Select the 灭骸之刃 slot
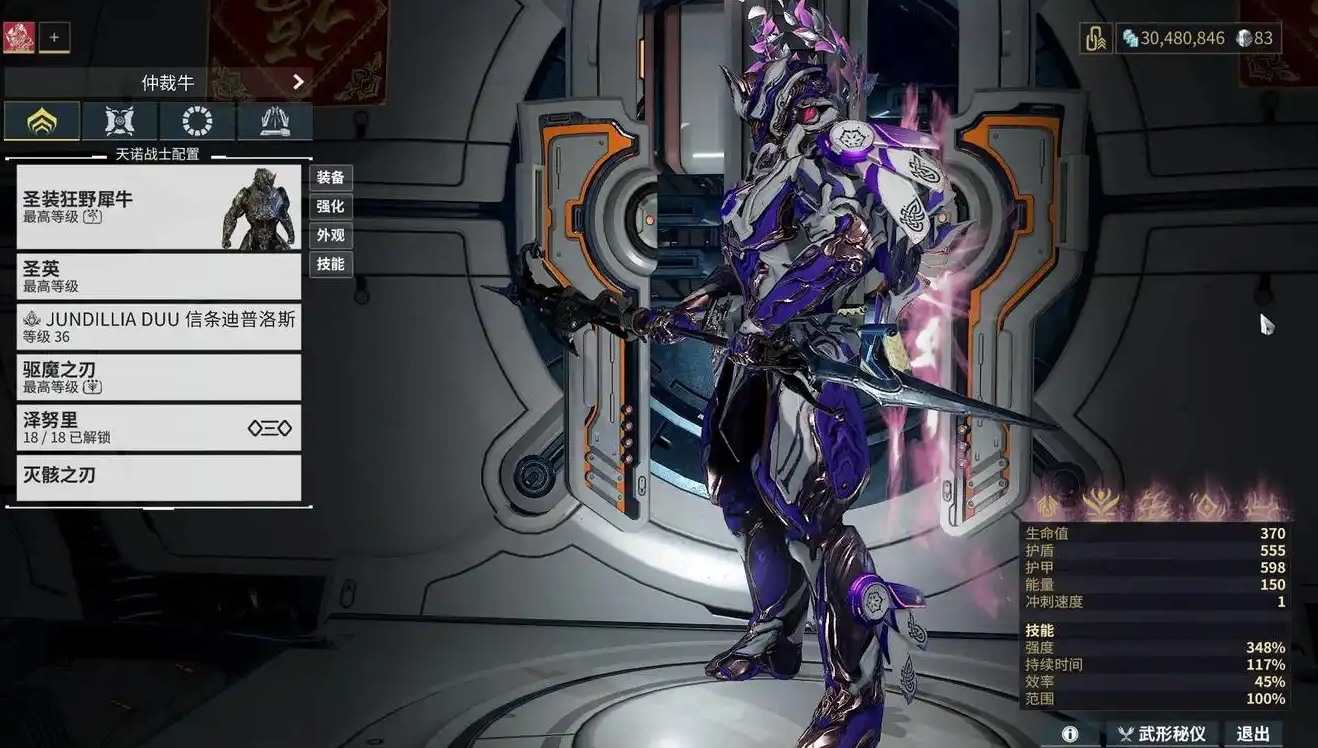The image size is (1318, 748). point(158,477)
